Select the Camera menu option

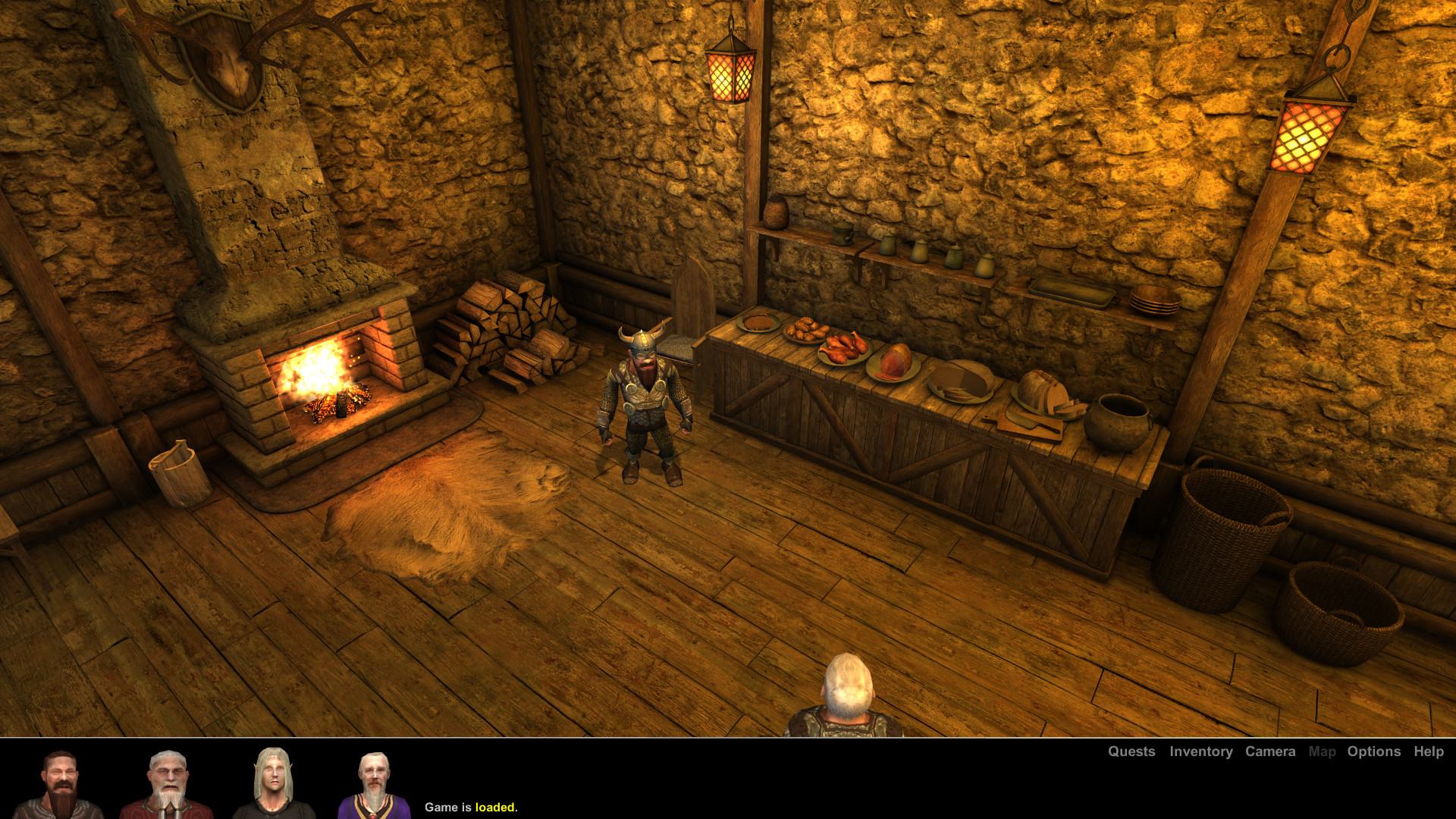(1270, 752)
